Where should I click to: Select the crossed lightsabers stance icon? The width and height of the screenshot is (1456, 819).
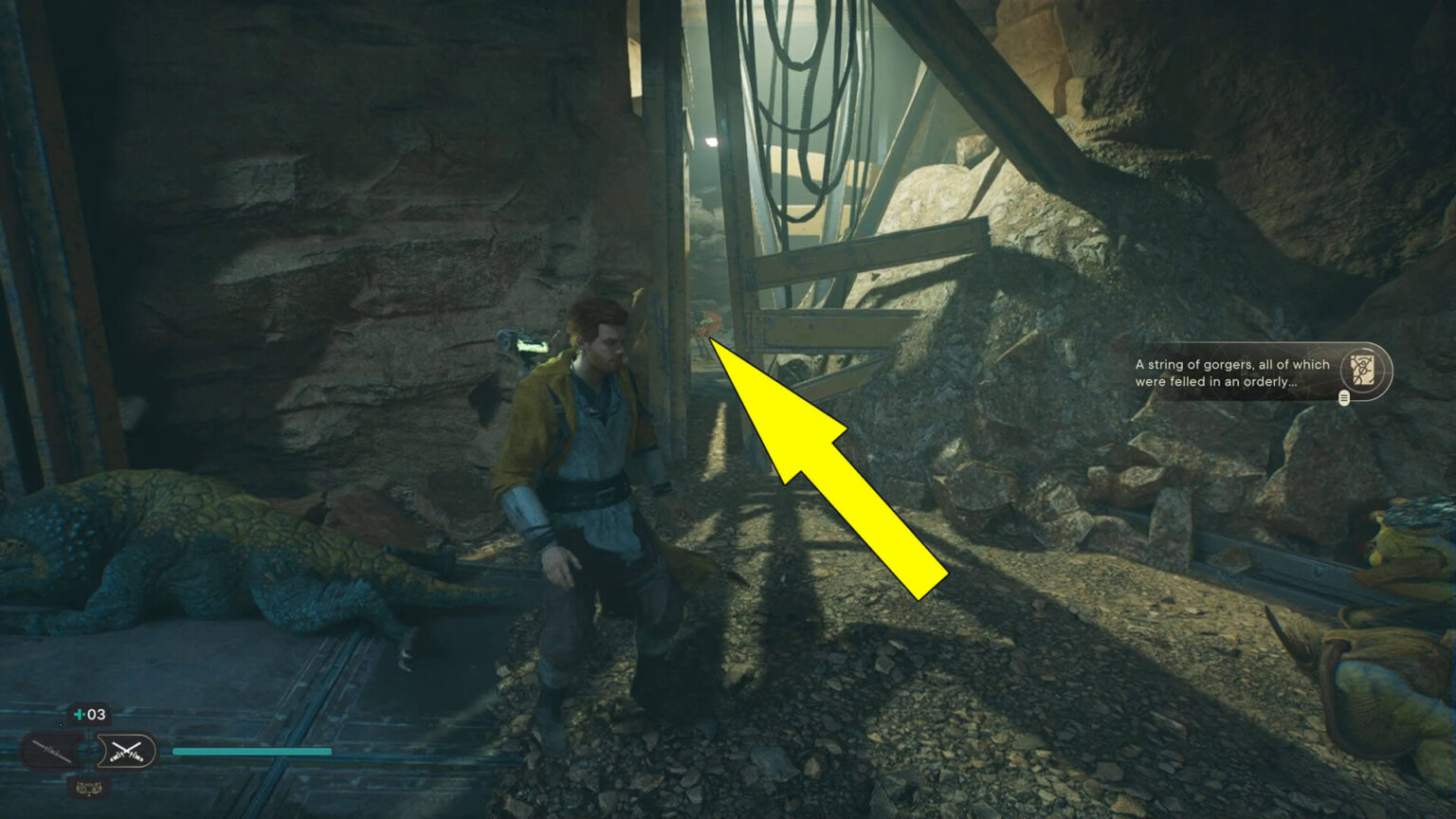126,750
